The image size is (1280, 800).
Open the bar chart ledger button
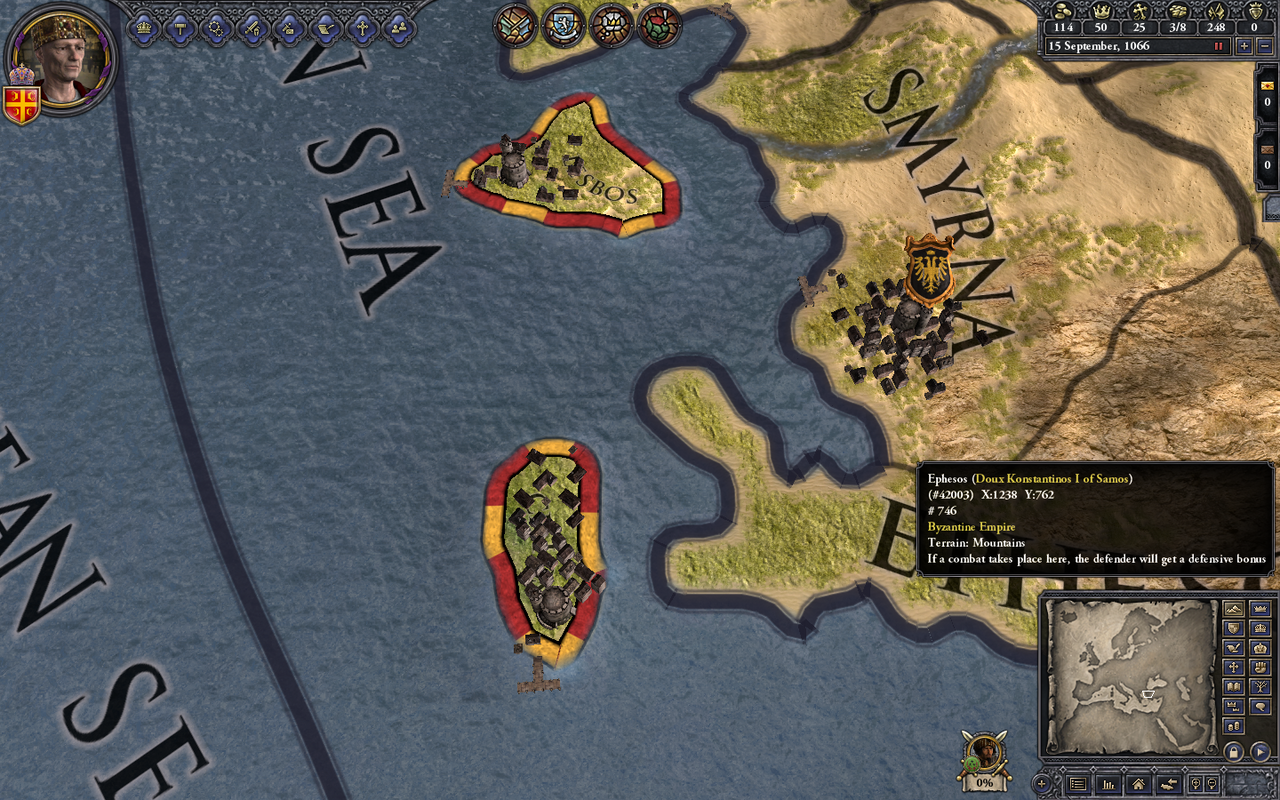[x=1107, y=785]
